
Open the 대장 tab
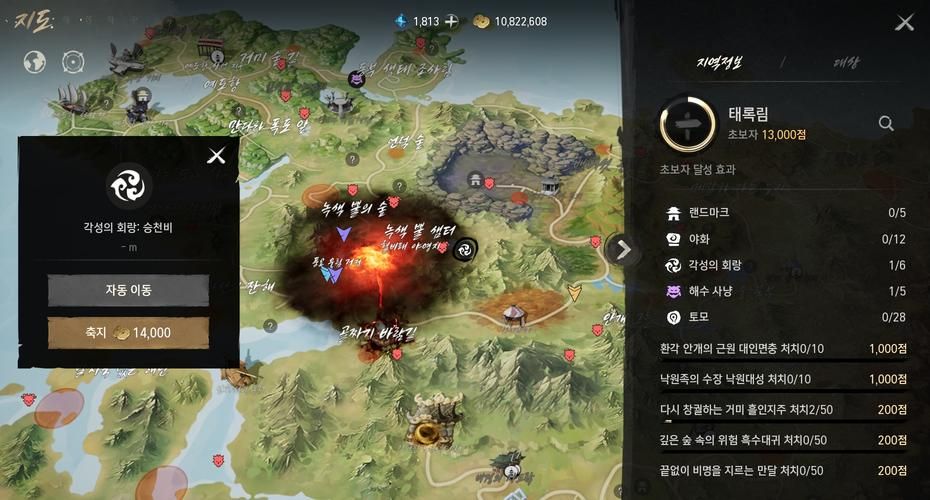click(846, 63)
